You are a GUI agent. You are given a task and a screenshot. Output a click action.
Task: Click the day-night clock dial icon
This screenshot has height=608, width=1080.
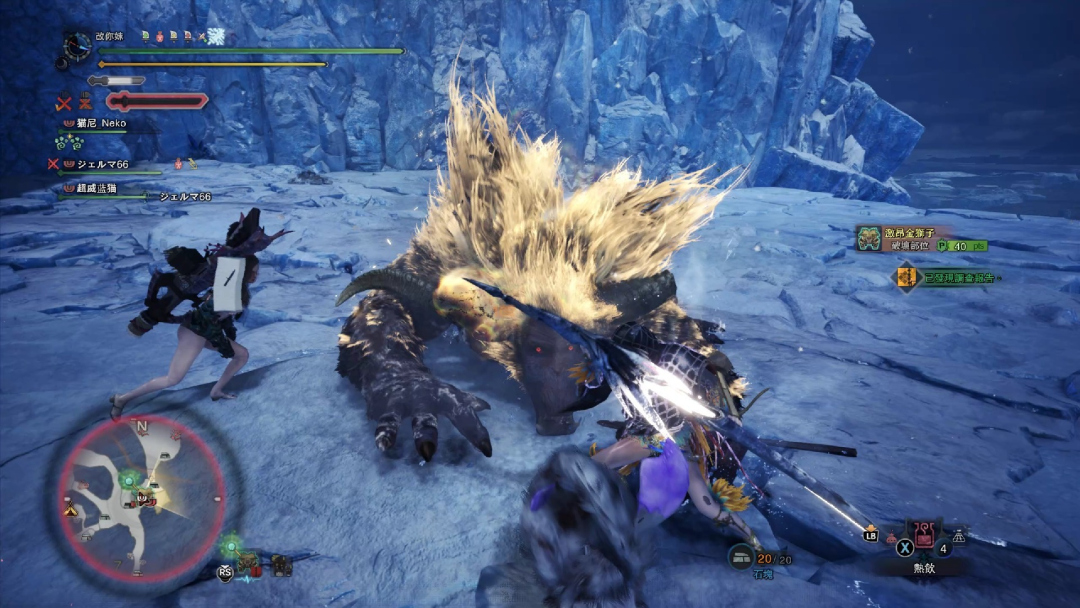pos(76,46)
